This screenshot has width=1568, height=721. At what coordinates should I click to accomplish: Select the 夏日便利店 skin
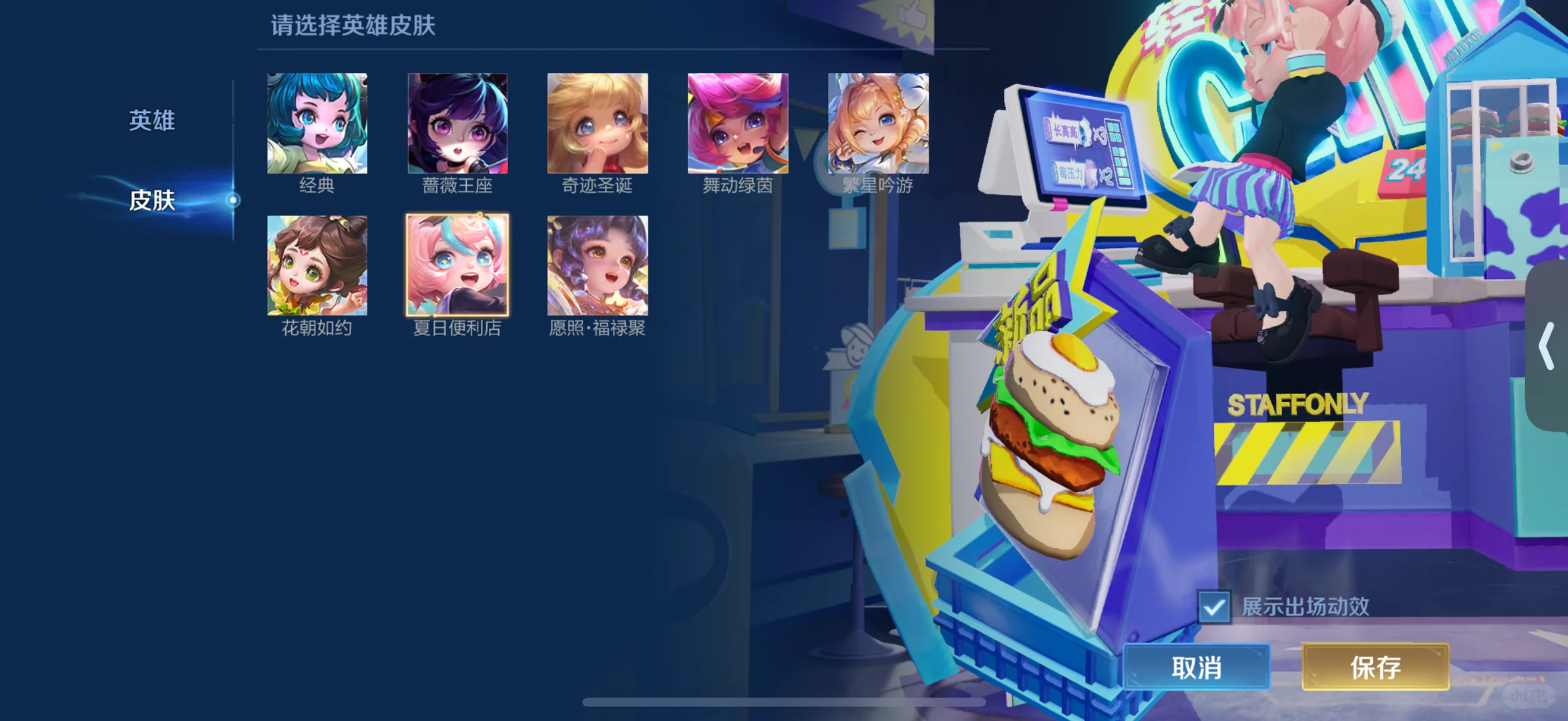[457, 265]
